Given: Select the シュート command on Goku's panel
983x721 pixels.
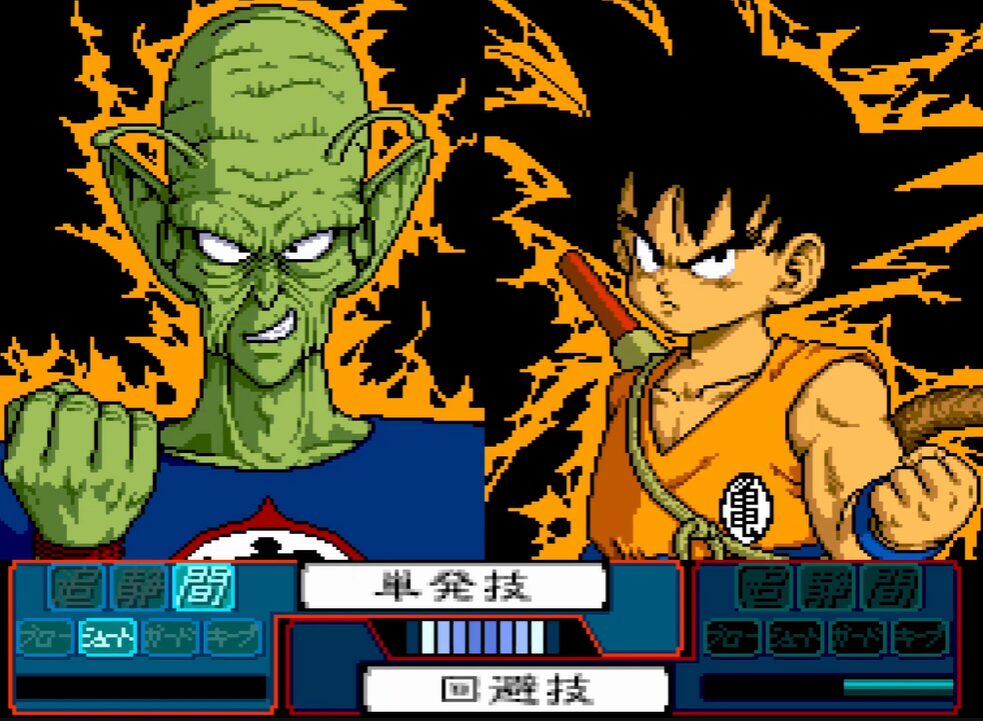Looking at the screenshot, I should pos(795,636).
